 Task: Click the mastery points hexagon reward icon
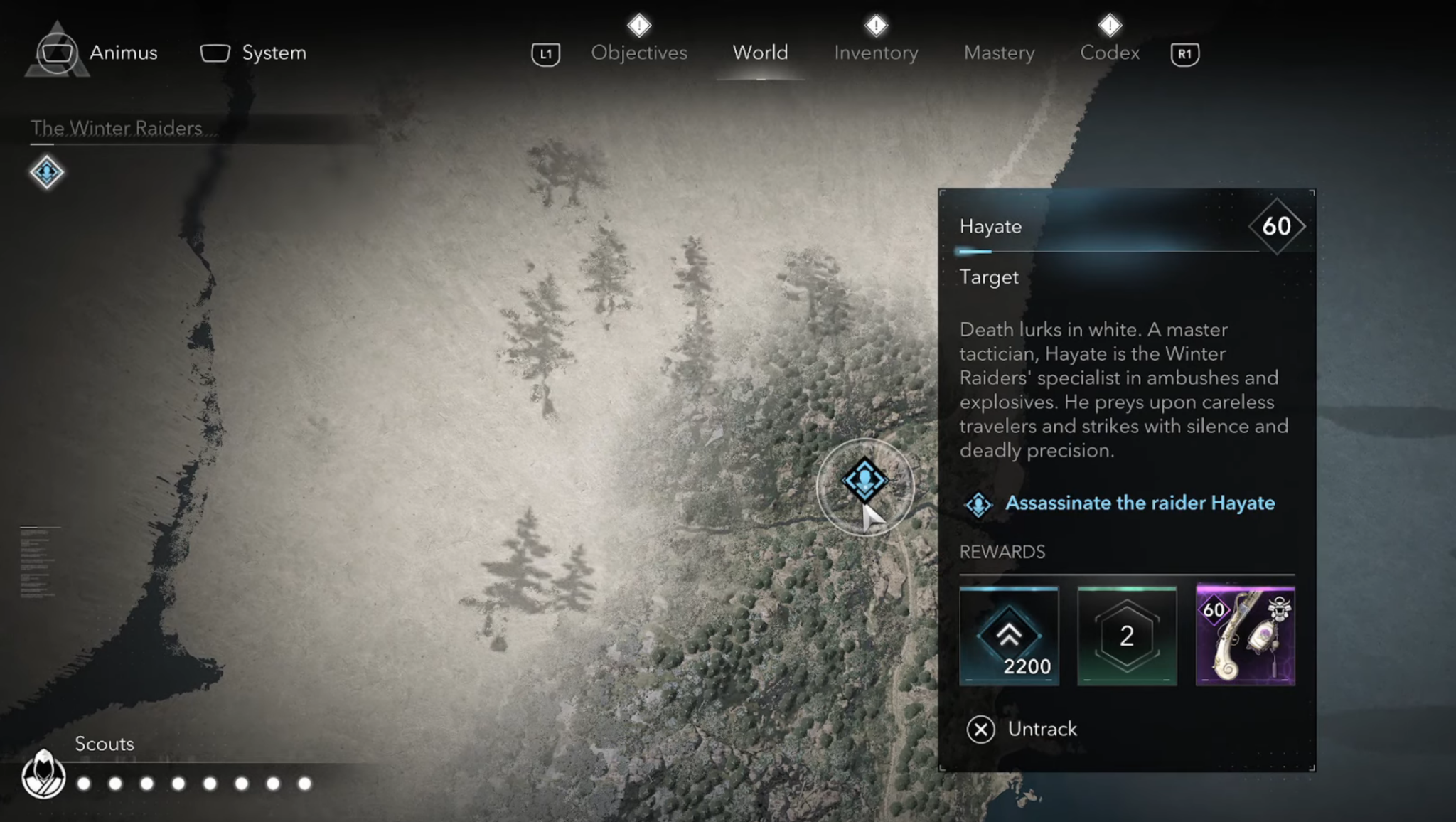(x=1126, y=636)
